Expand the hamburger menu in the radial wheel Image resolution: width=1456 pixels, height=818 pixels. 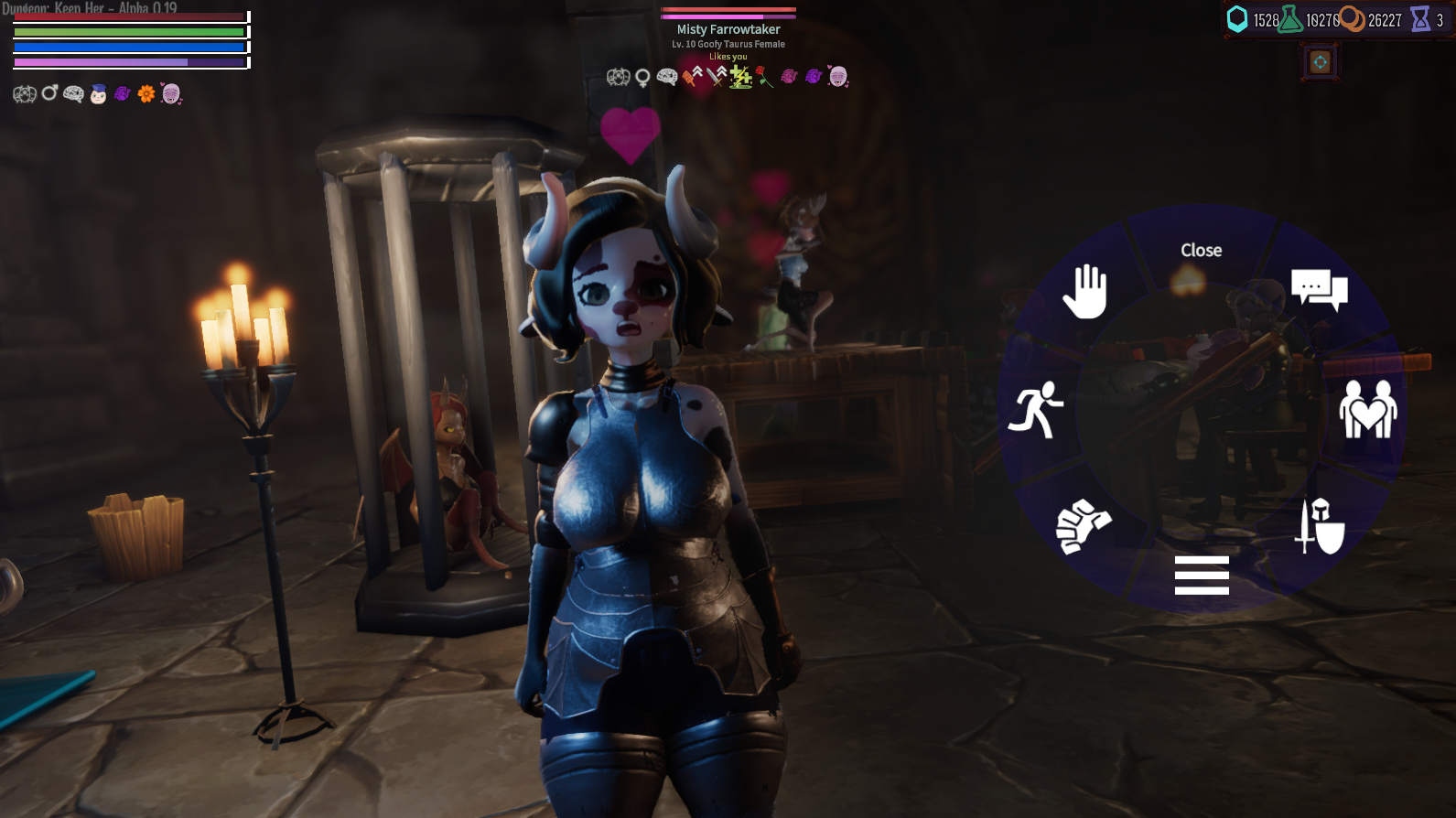[x=1201, y=575]
